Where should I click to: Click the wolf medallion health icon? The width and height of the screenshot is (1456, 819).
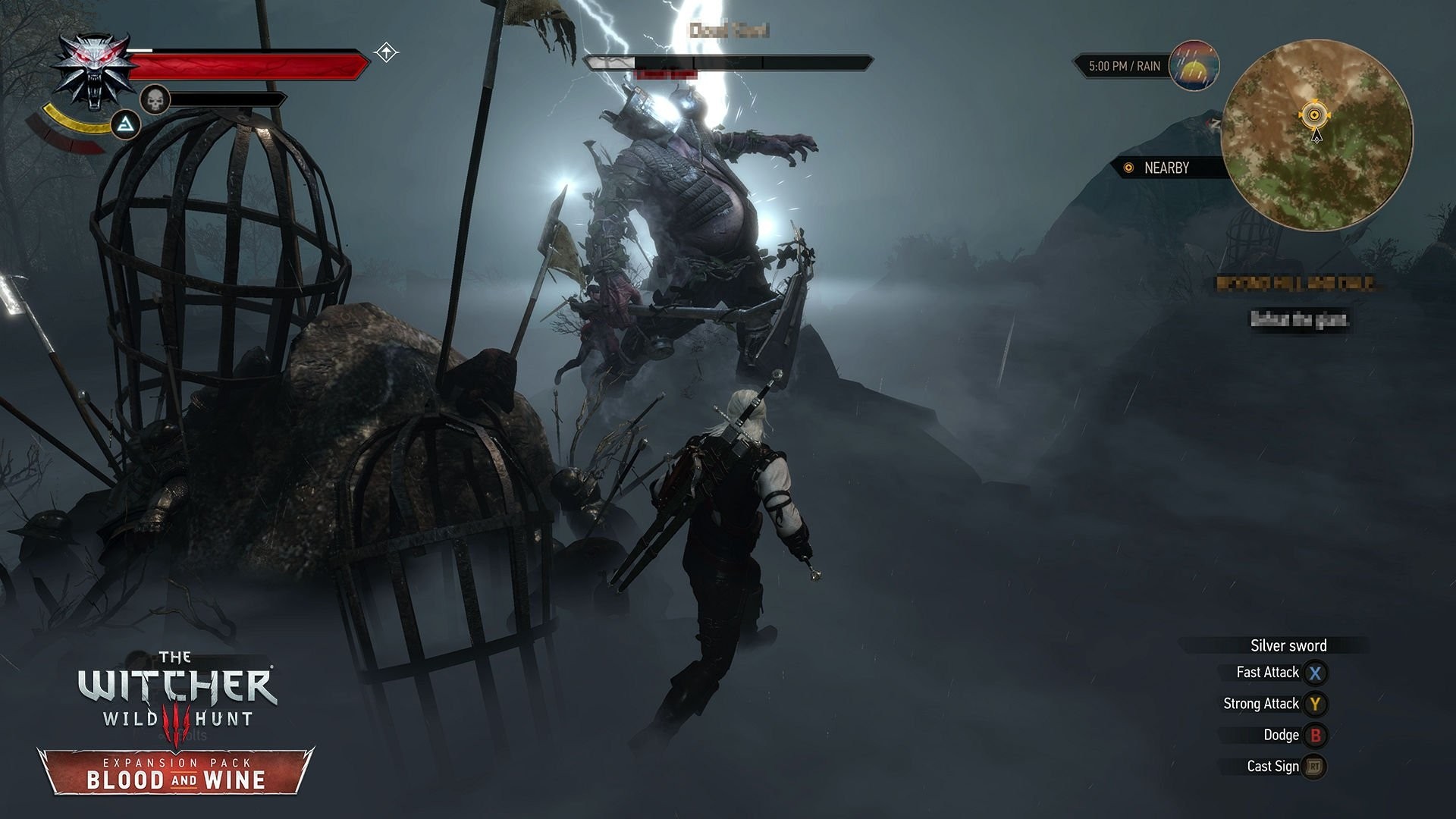point(93,68)
